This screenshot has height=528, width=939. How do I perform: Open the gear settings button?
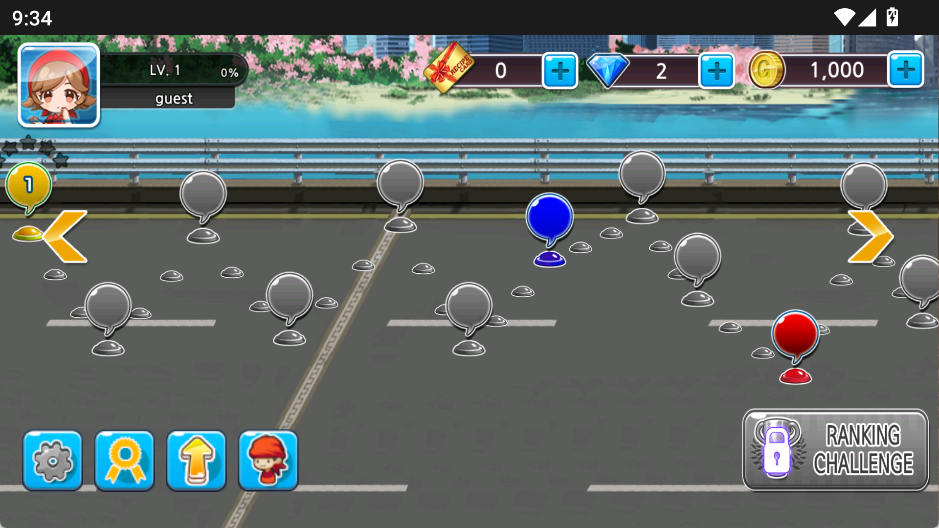[x=53, y=461]
